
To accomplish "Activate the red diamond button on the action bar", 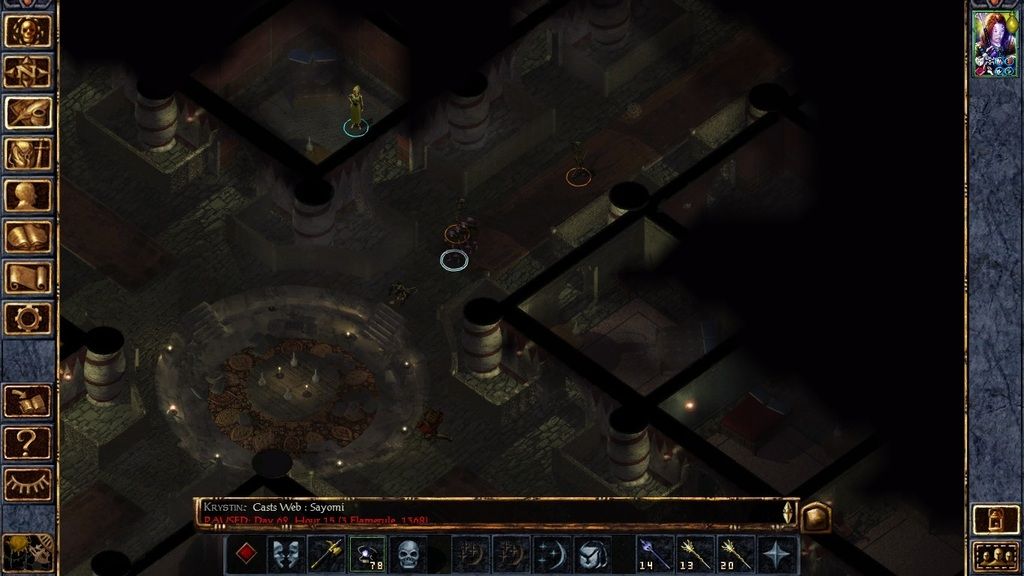I will point(245,554).
